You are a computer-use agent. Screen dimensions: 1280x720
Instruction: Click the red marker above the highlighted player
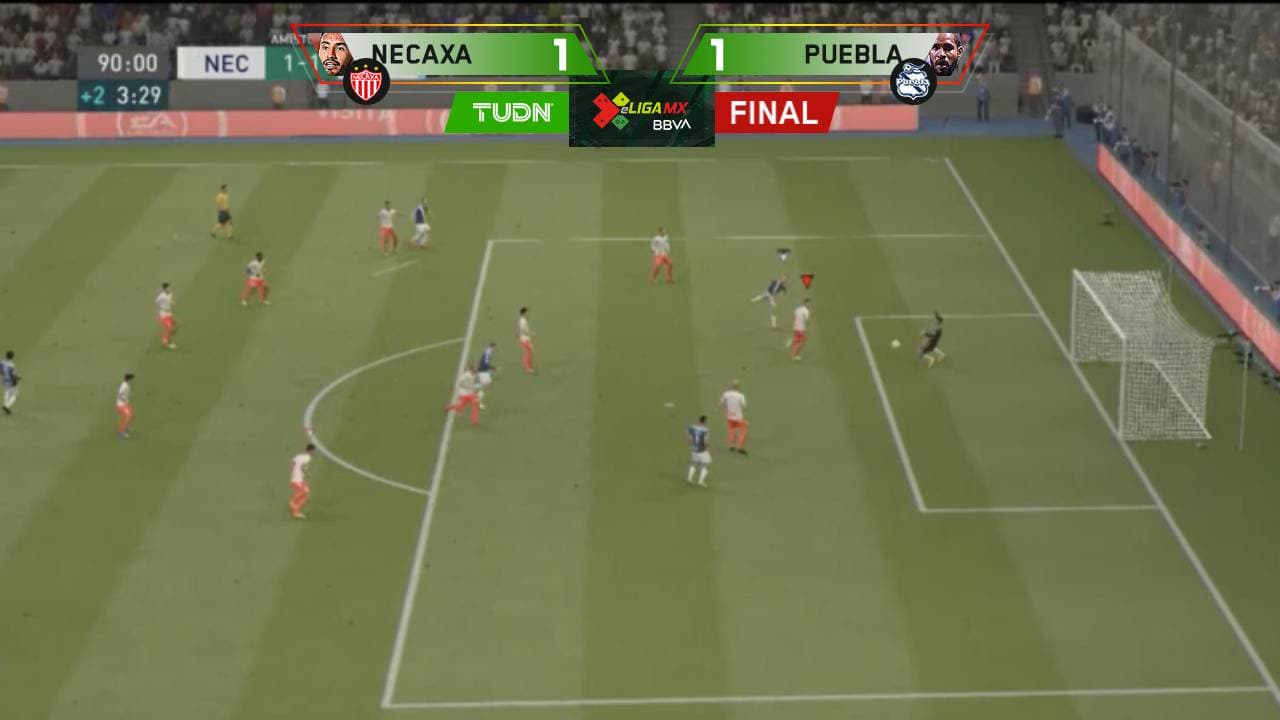click(805, 283)
